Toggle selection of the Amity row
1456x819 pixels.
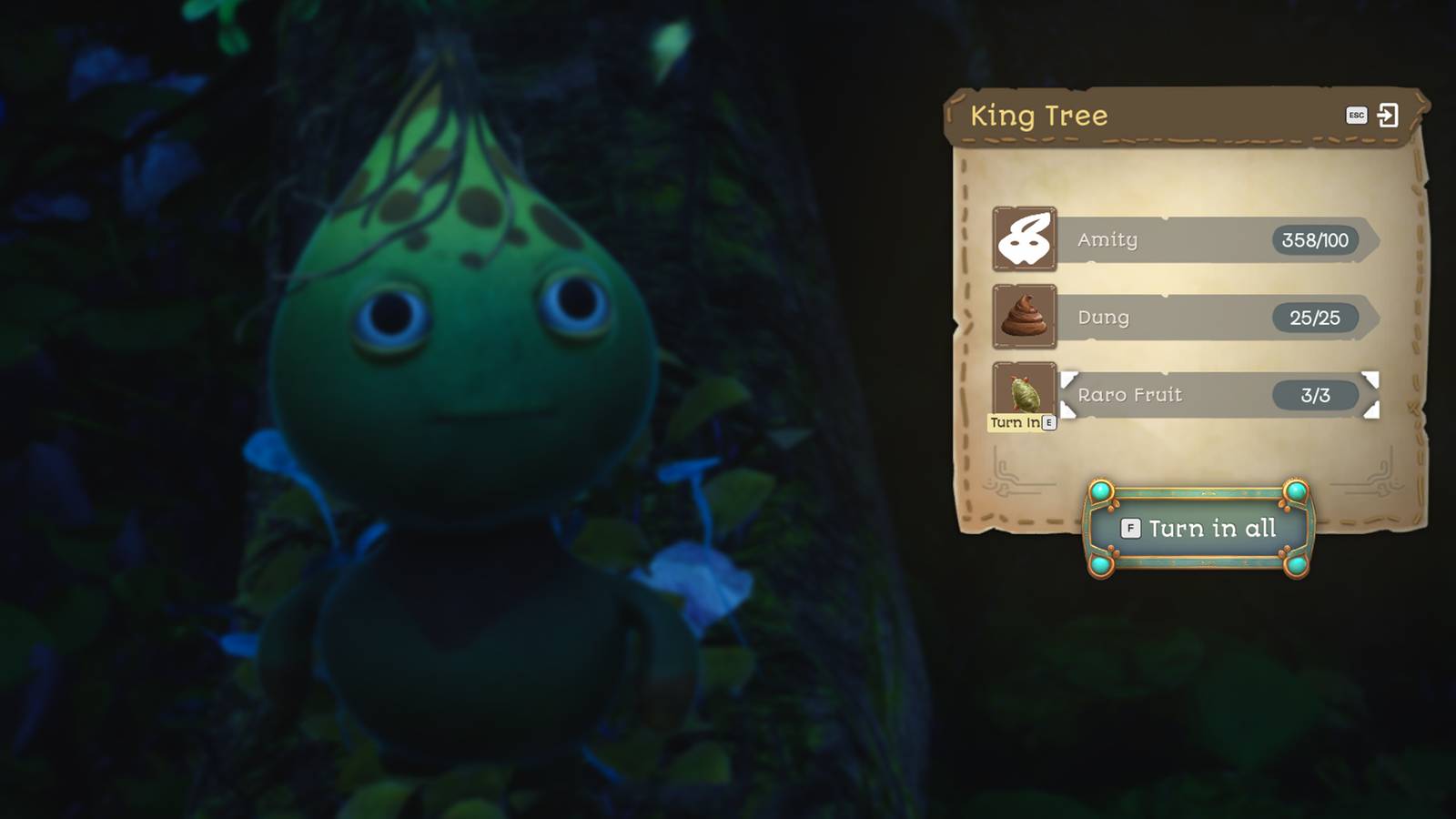(1210, 240)
